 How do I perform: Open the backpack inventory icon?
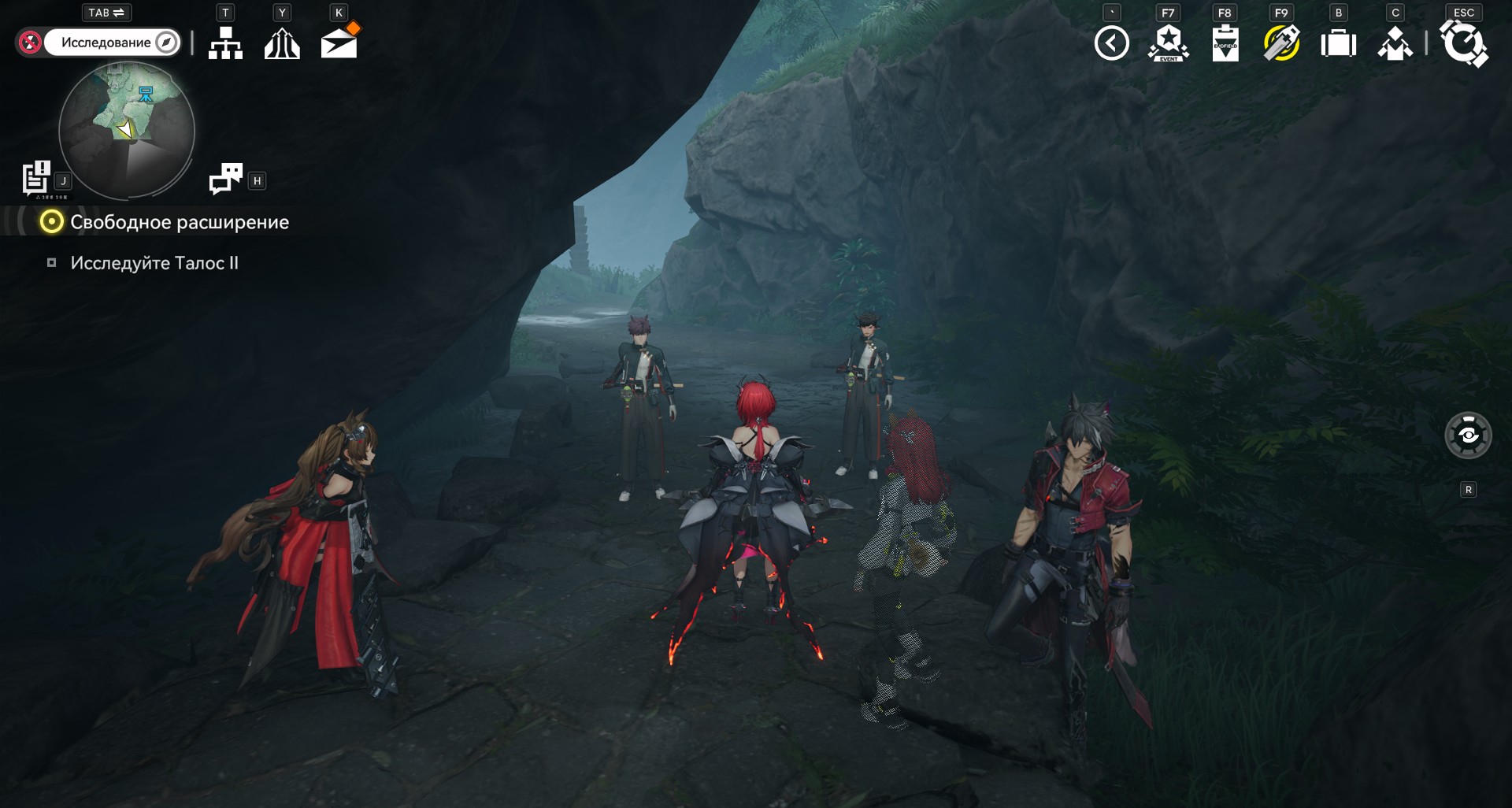click(x=1338, y=43)
